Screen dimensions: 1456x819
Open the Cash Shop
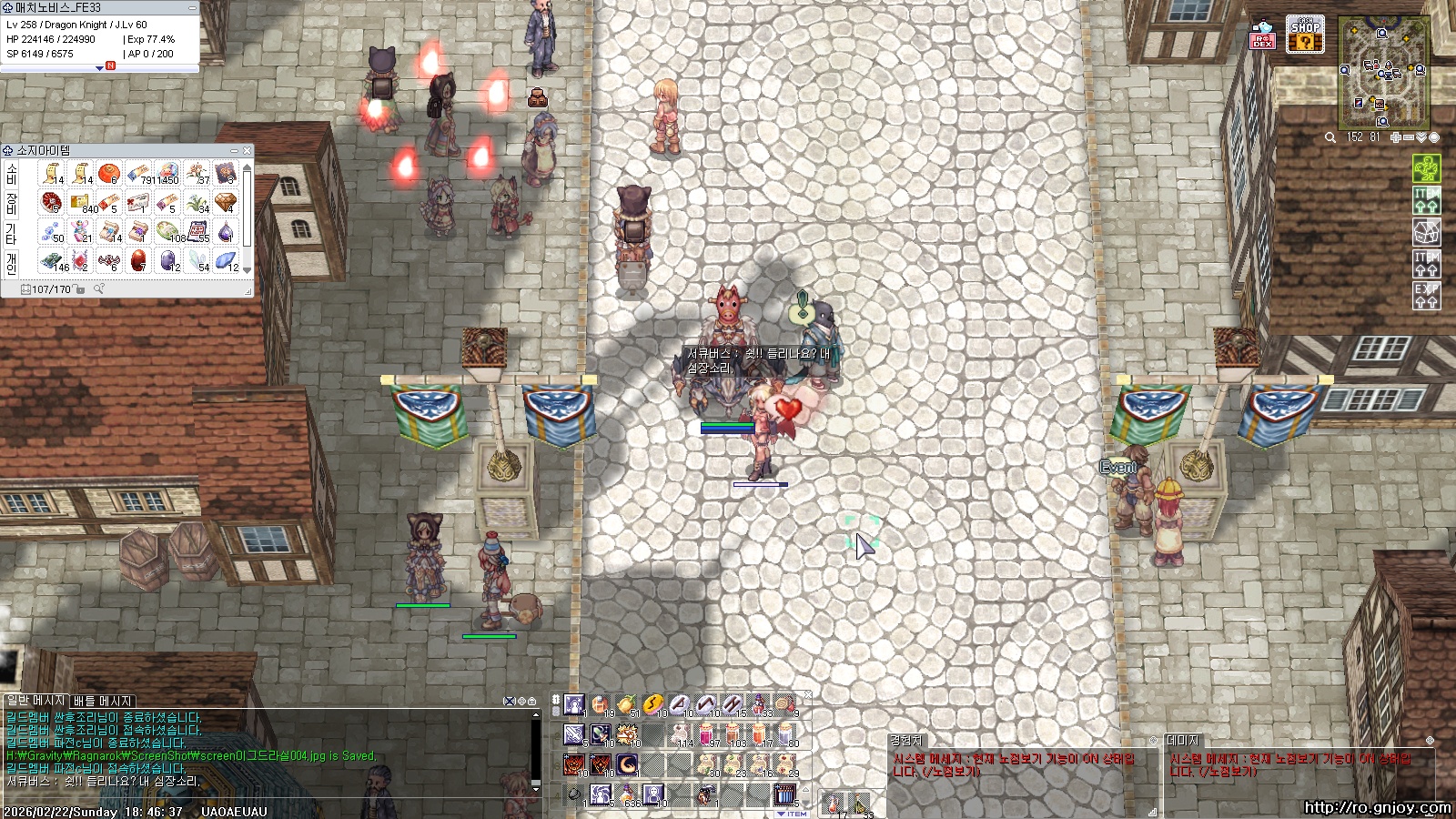(x=1304, y=34)
